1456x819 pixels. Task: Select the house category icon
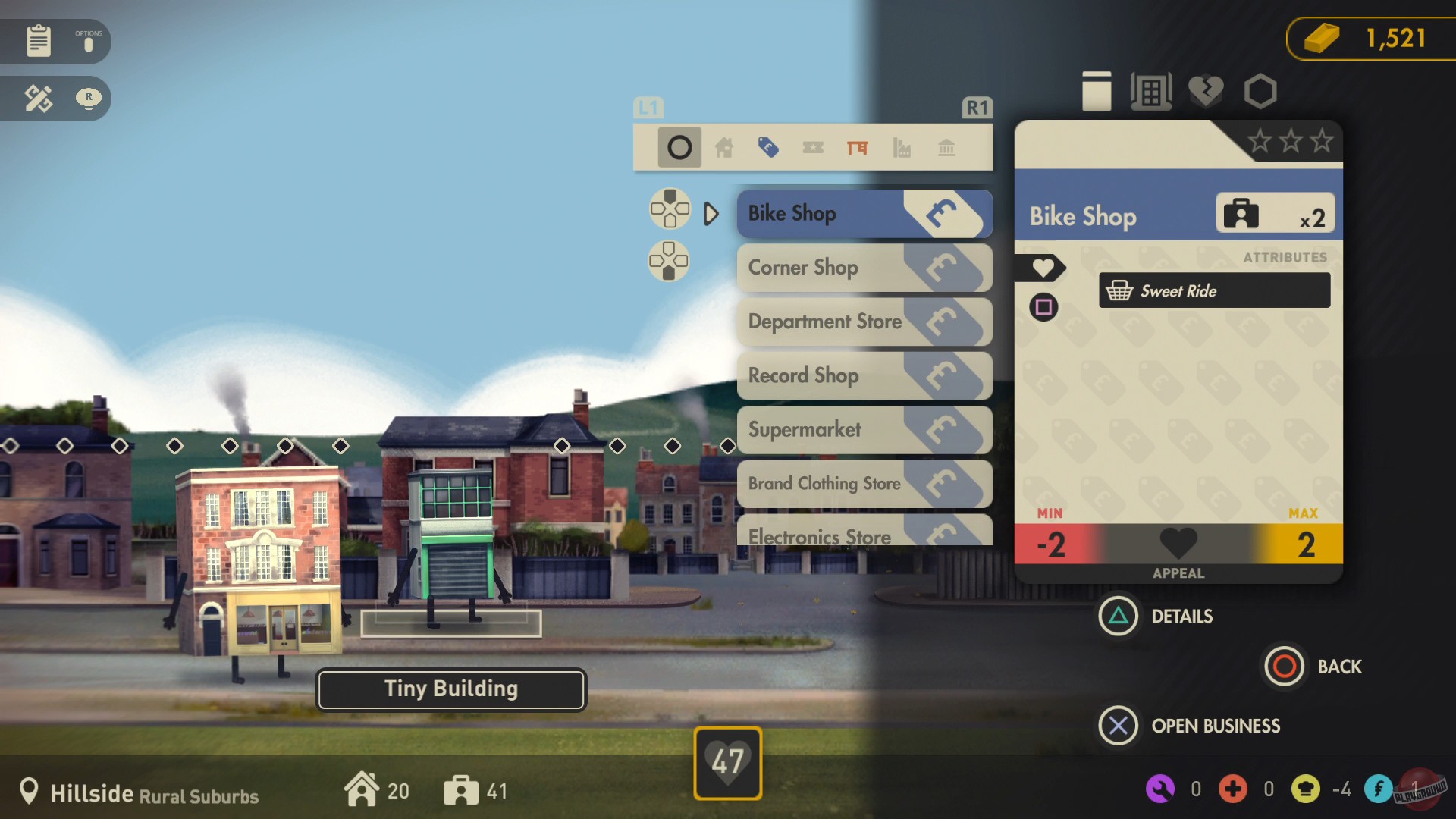click(724, 148)
